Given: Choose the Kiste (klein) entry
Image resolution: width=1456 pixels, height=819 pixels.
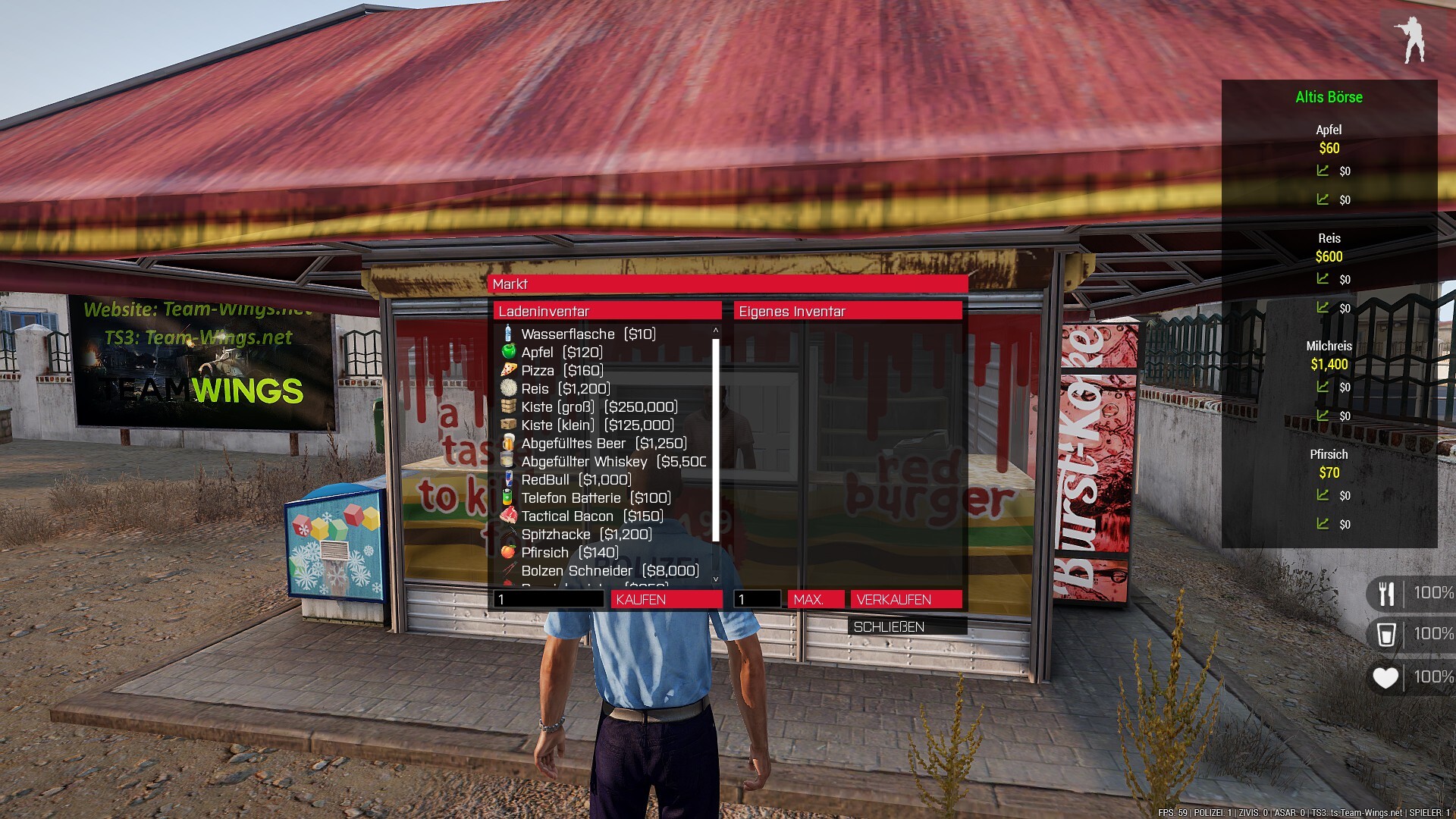Looking at the screenshot, I should [597, 425].
